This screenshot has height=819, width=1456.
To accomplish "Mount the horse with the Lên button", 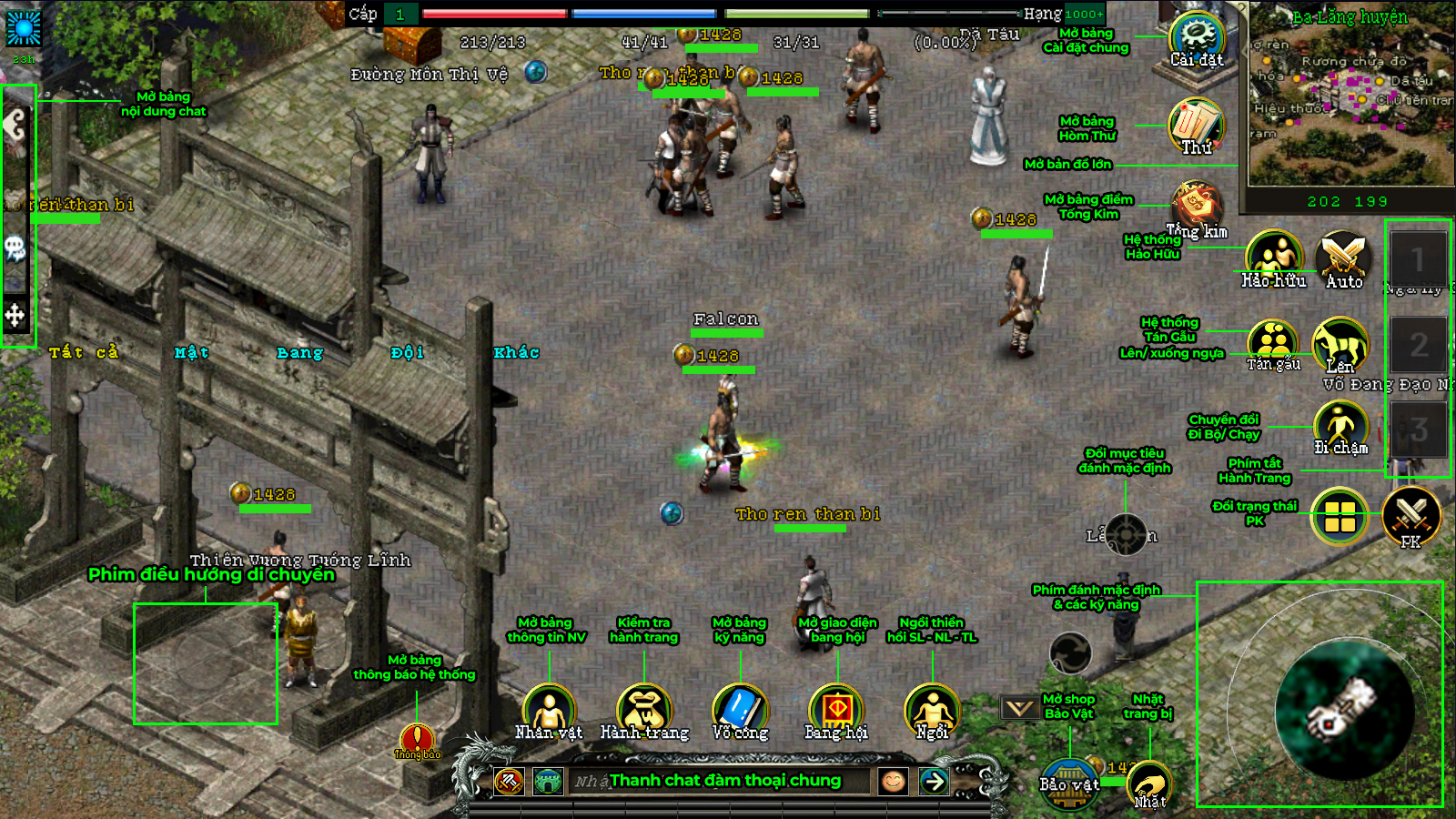I will click(x=1340, y=344).
